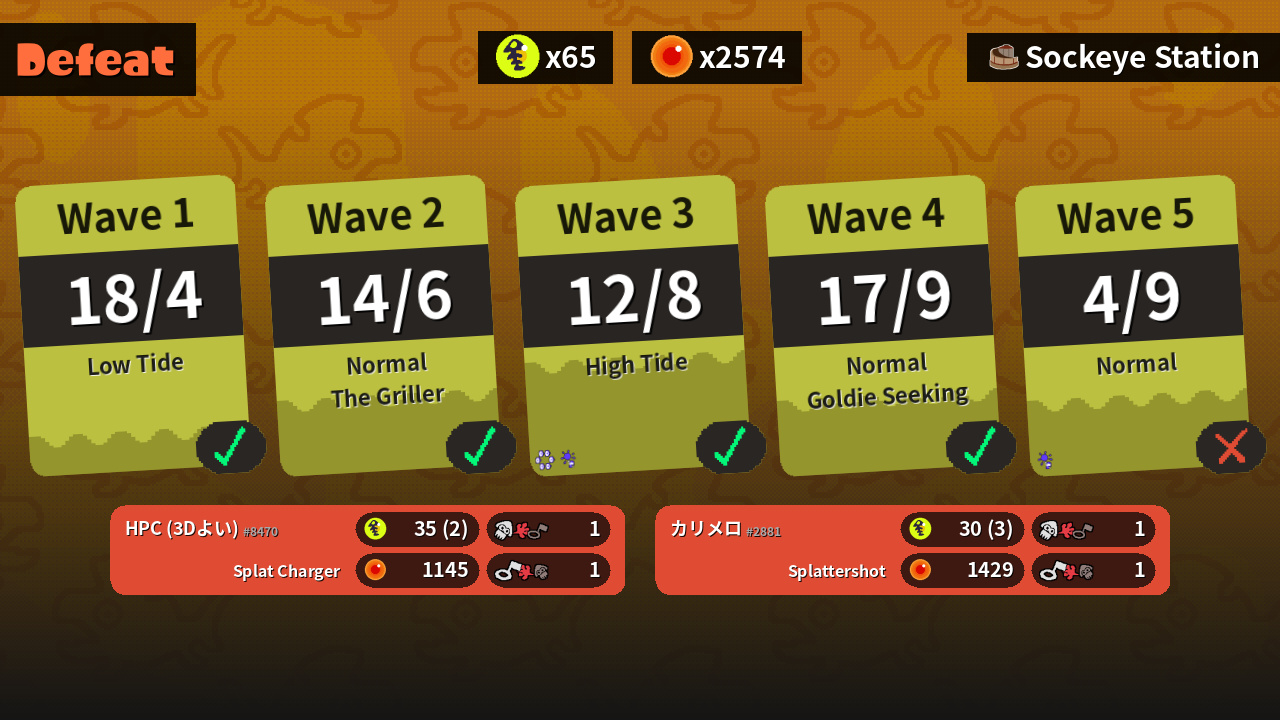Open the HPC (3Dよい) player result row
Screen dimensions: 1280x720
(x=367, y=550)
